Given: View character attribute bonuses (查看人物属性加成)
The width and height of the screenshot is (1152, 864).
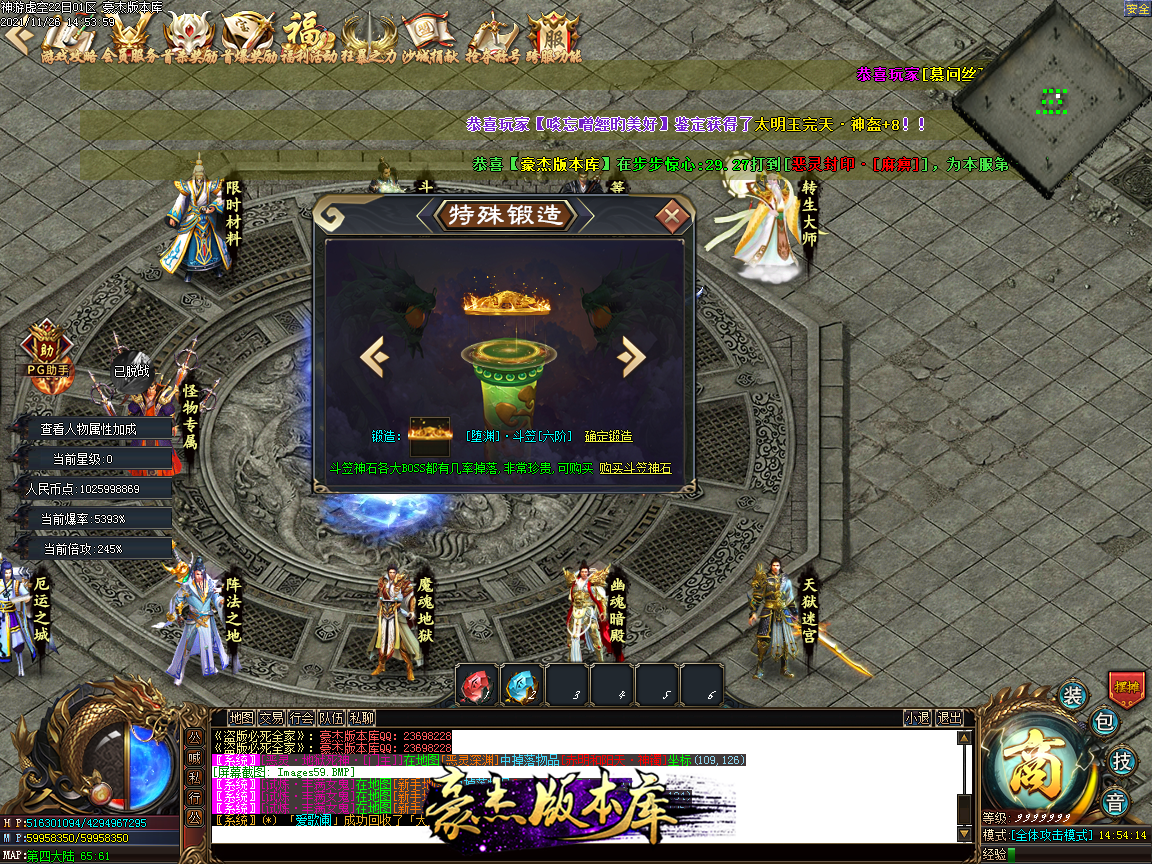Looking at the screenshot, I should (x=88, y=429).
